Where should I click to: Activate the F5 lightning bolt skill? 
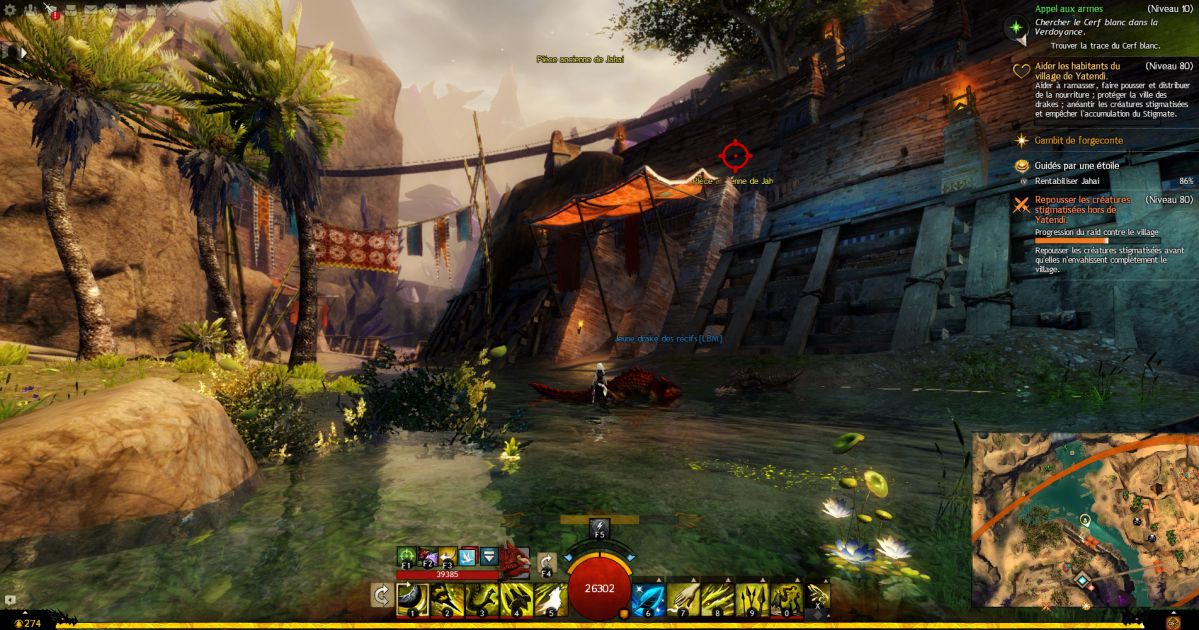[599, 526]
